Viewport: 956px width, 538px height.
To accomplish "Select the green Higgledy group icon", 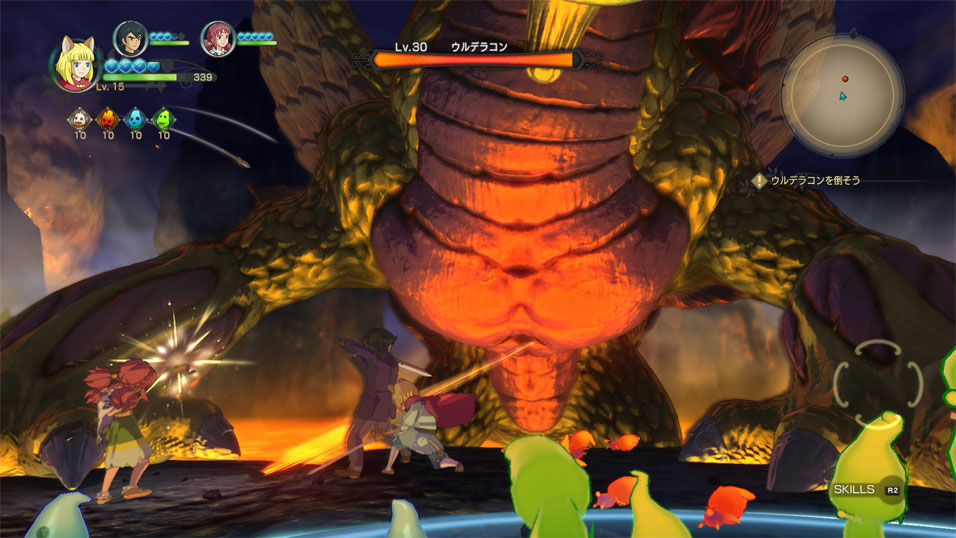I will tap(163, 120).
